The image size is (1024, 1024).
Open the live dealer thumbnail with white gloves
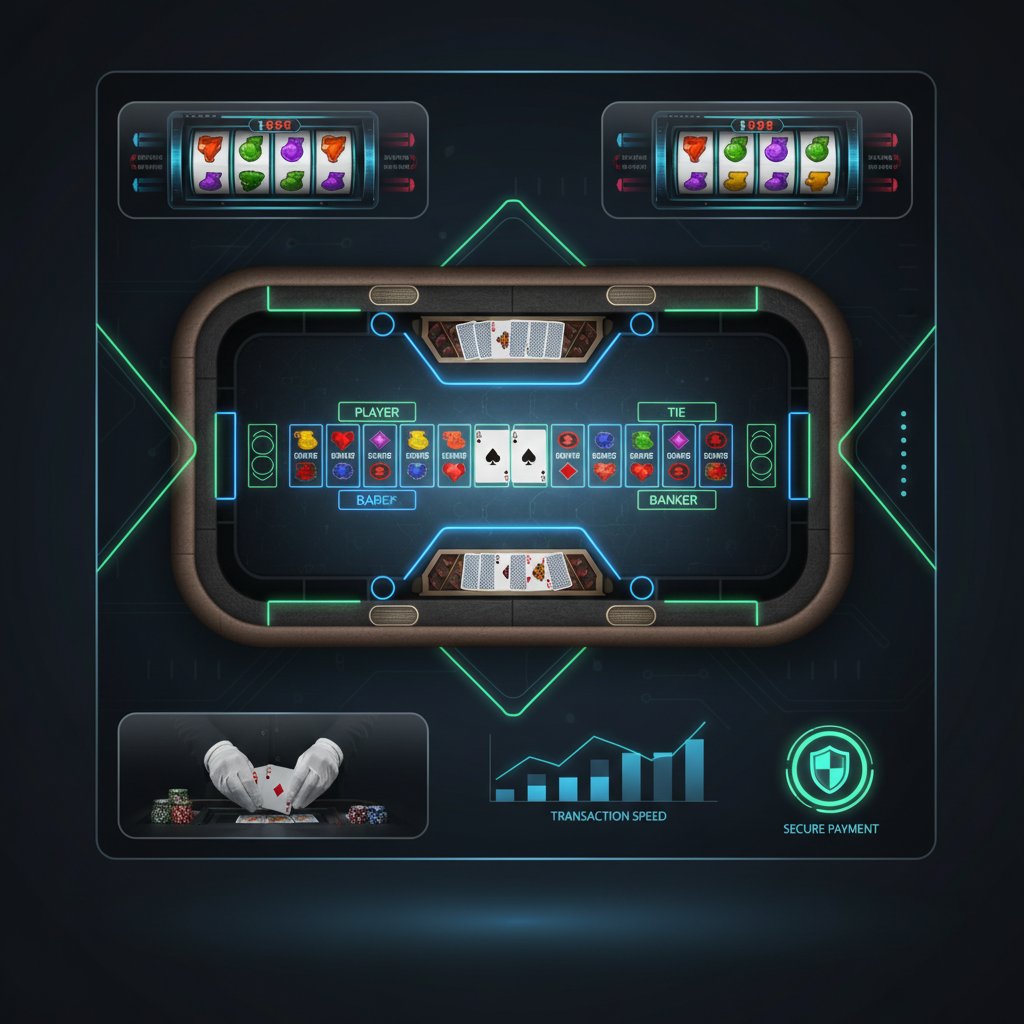pos(273,775)
